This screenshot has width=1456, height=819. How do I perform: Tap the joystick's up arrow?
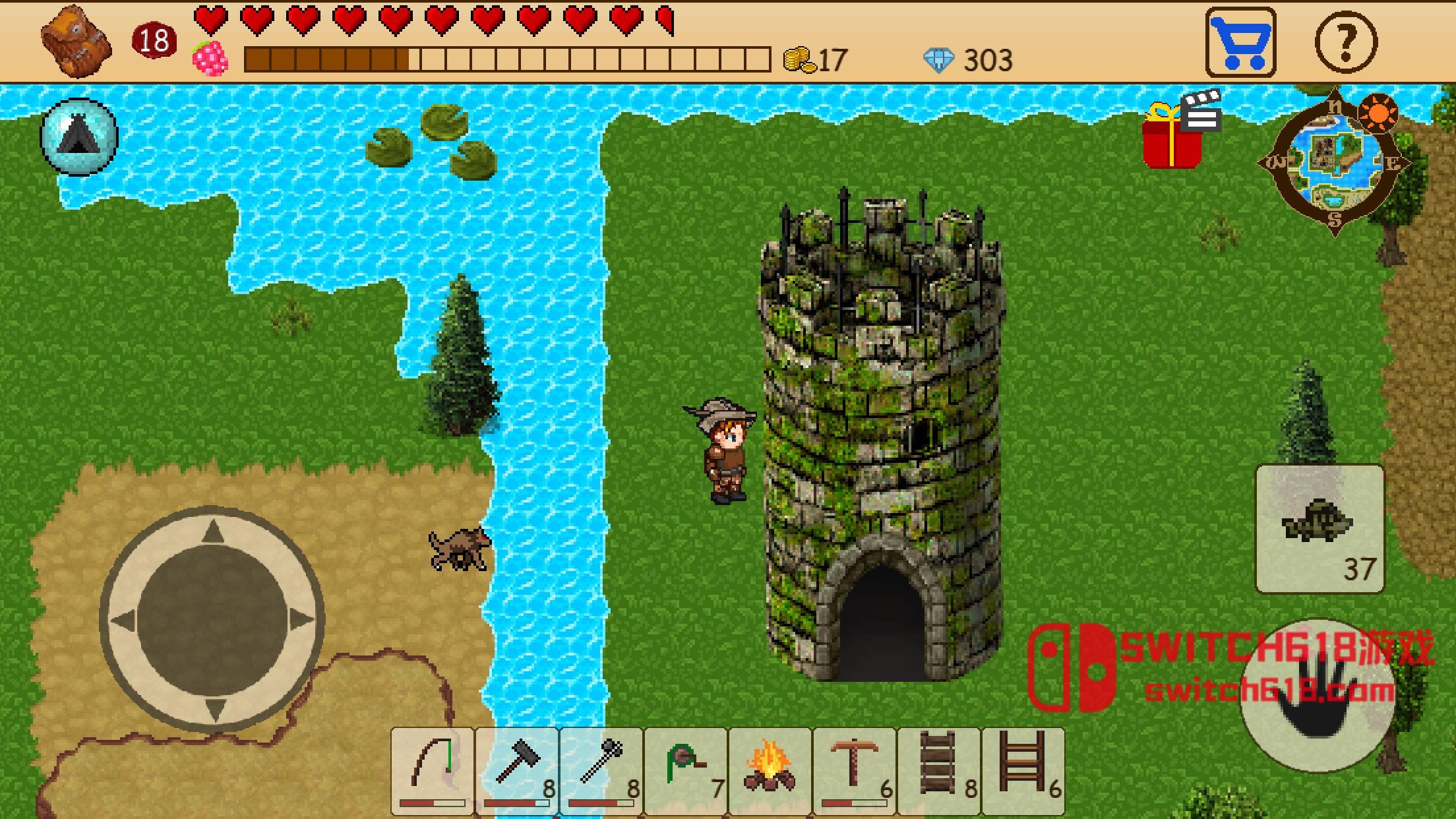coord(212,531)
